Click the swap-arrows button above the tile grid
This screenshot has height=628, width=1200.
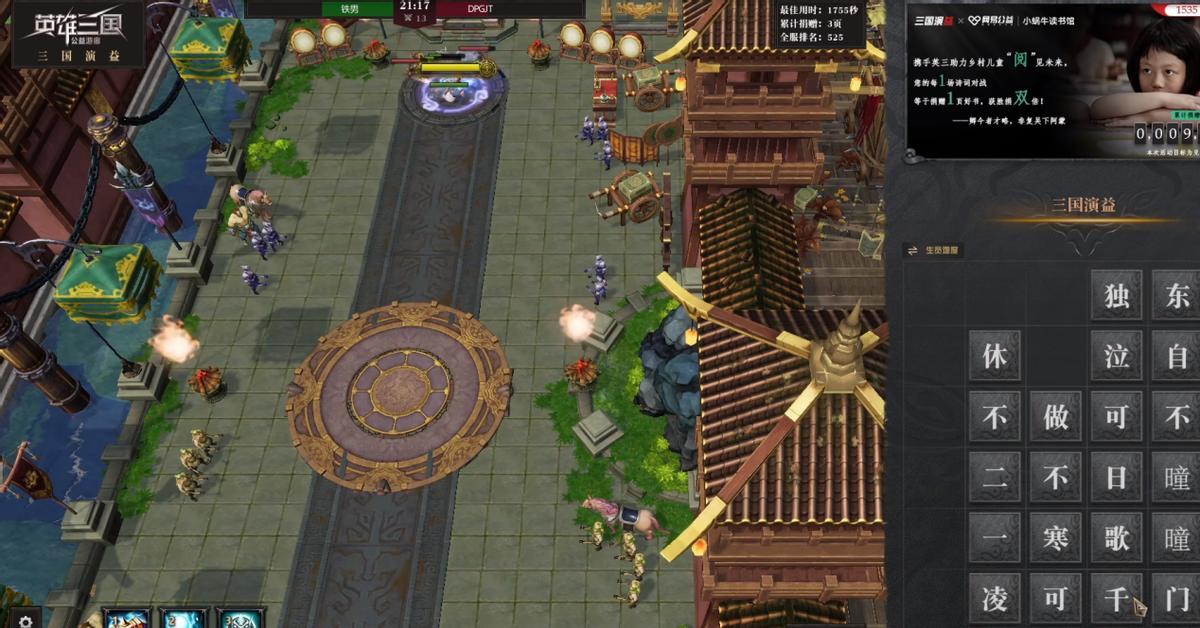[x=912, y=250]
